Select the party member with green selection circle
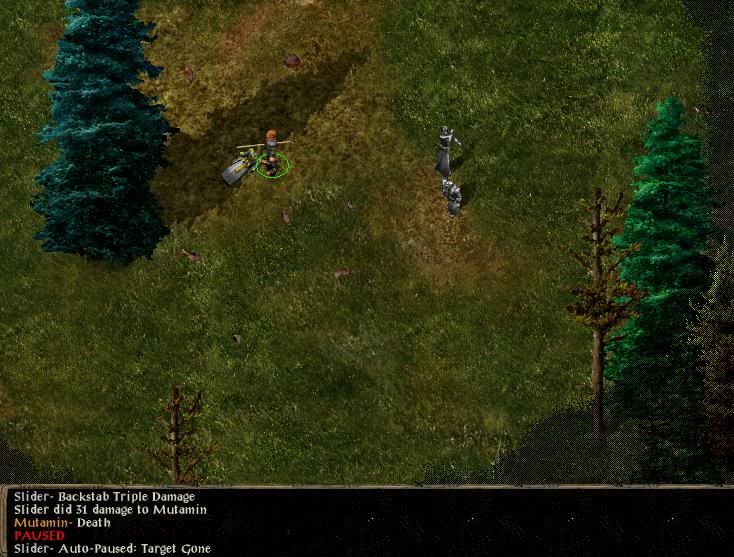Viewport: 734px width, 557px height. 270,154
